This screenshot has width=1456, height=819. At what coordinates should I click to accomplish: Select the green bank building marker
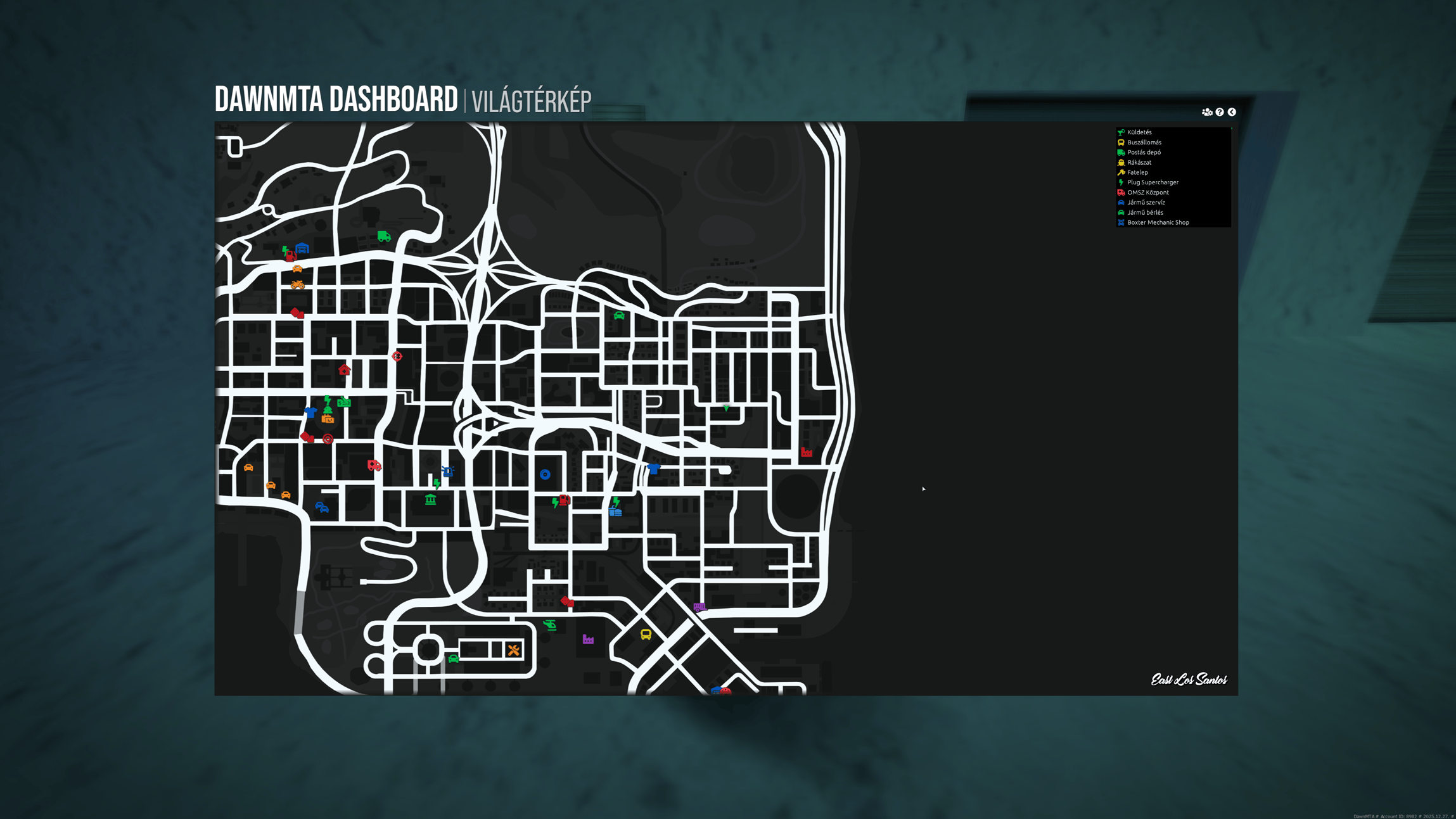(x=431, y=500)
